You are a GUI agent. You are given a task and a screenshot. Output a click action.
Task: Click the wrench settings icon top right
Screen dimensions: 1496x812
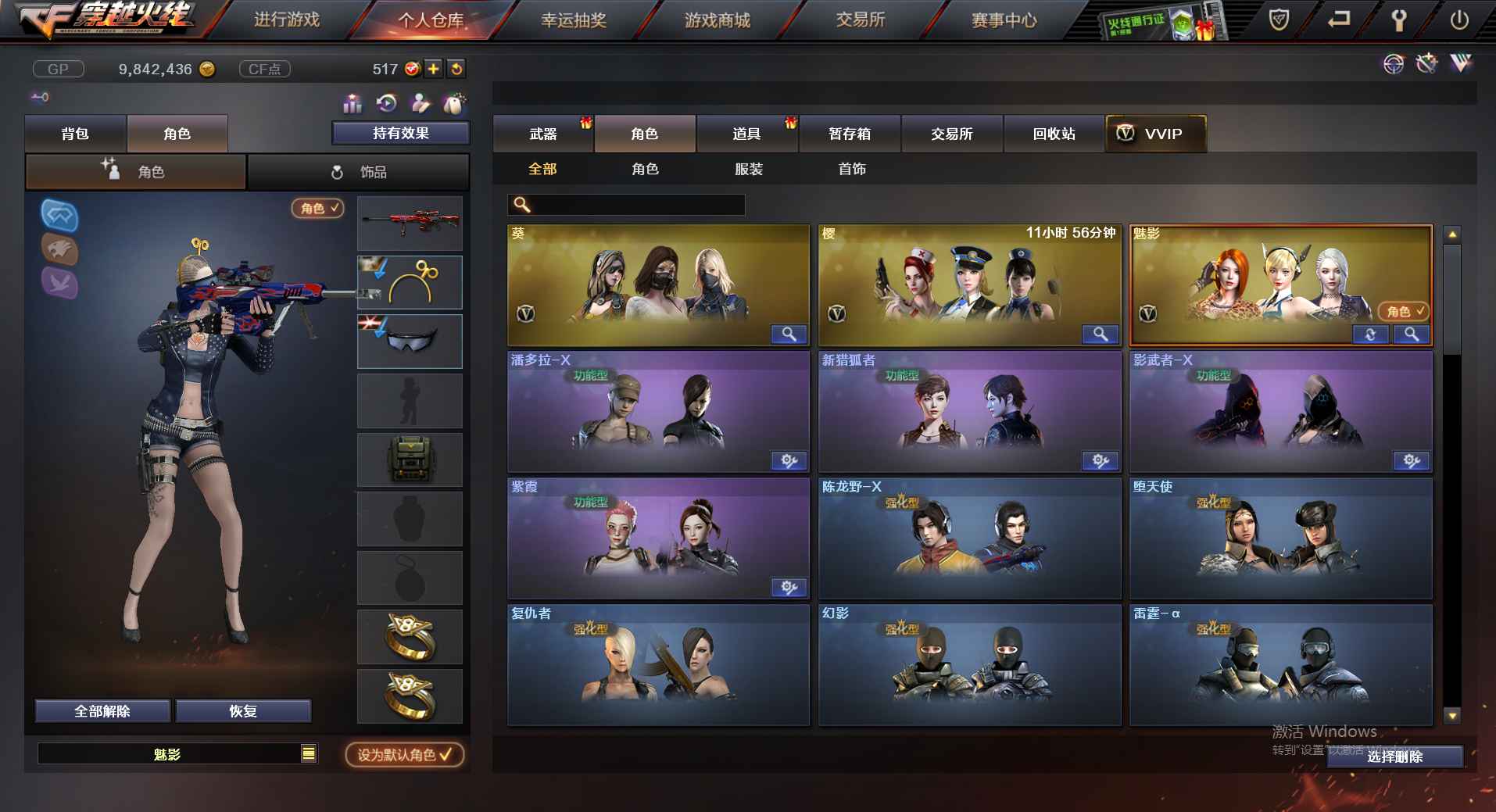point(1400,20)
